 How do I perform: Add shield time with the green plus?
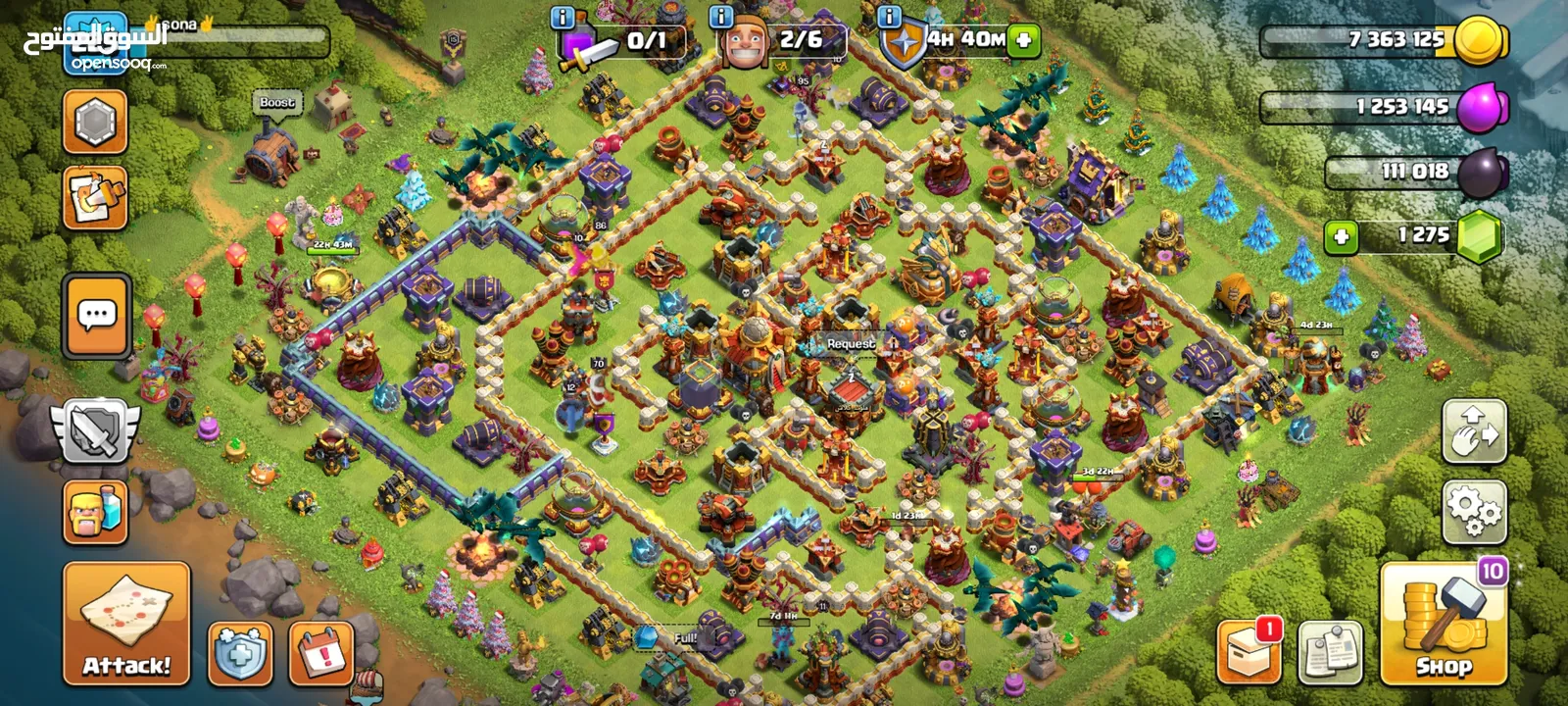1023,40
